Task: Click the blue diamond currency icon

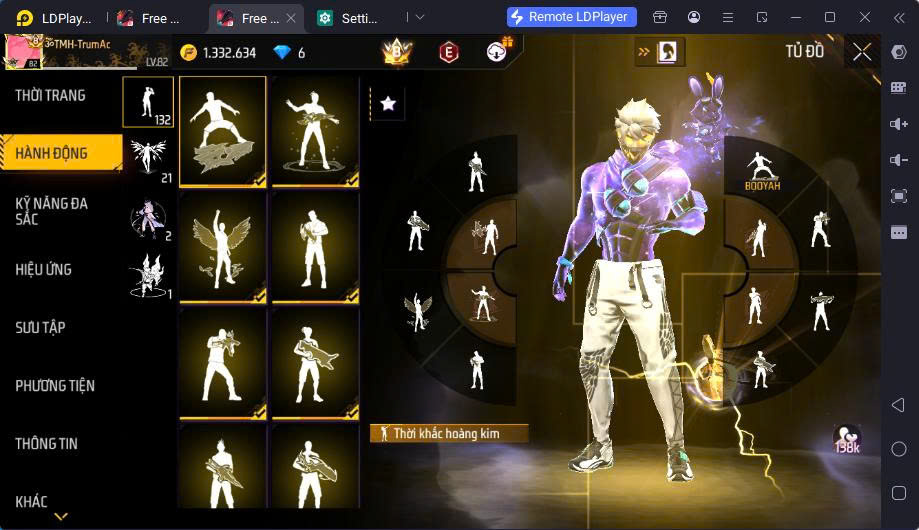Action: click(x=281, y=53)
